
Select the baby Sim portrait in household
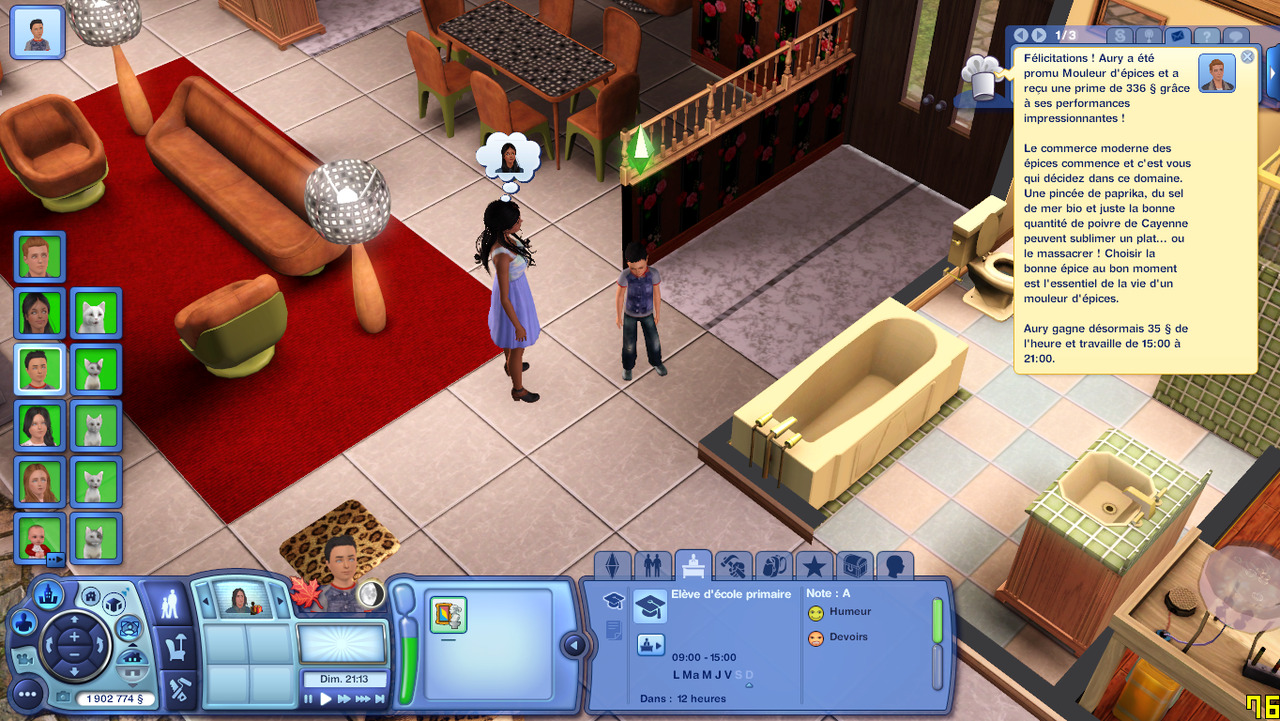40,537
